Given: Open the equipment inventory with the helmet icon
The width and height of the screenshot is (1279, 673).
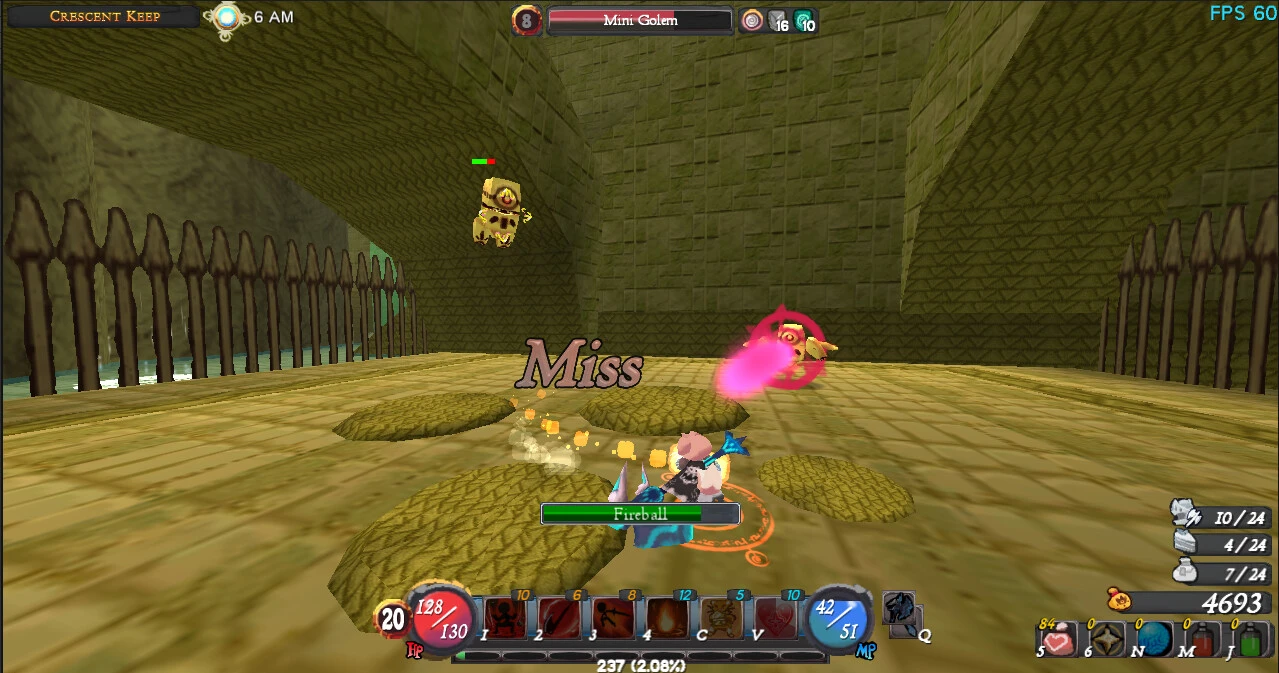Looking at the screenshot, I should coord(1186,515).
